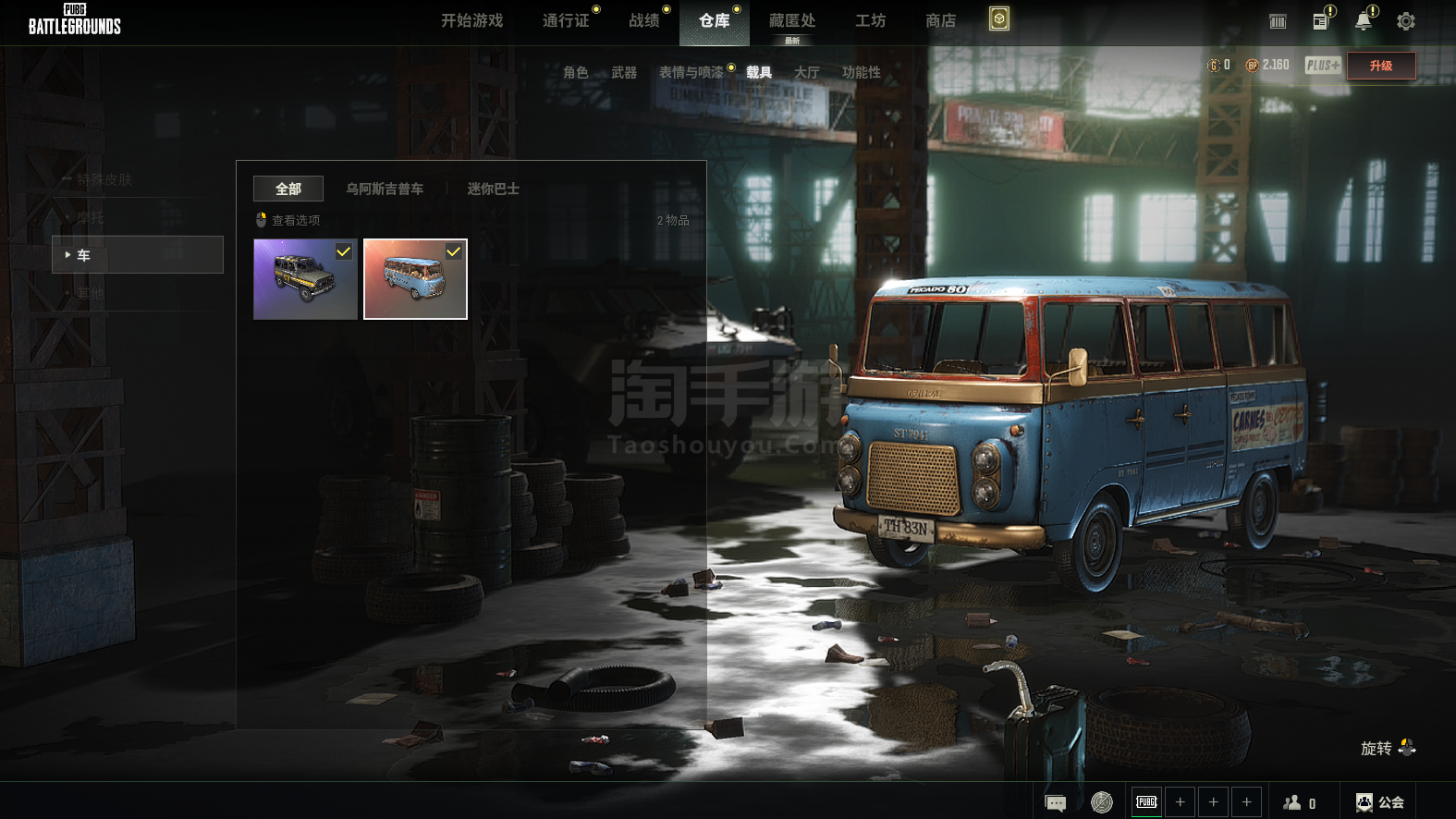Open the 公会 clan button

pyautogui.click(x=1380, y=802)
